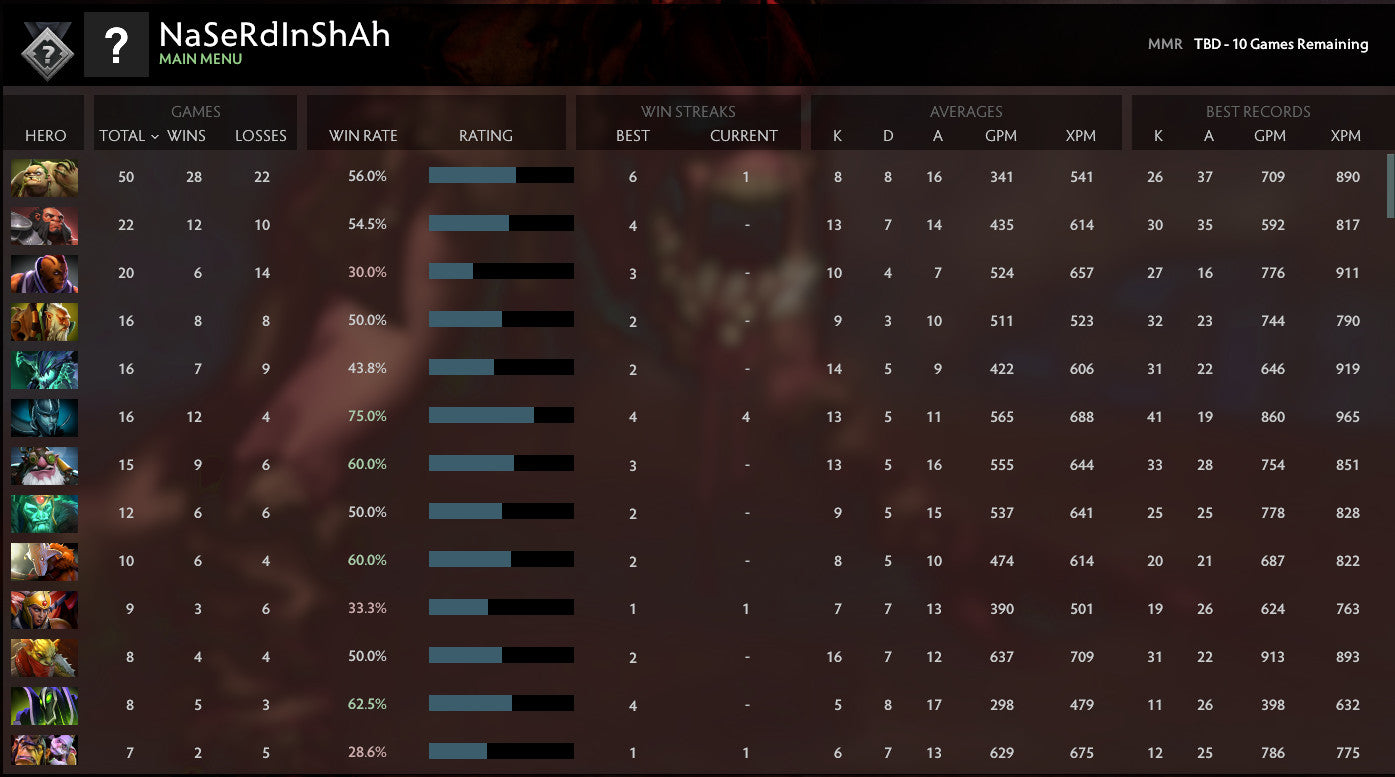Select the Anti-Mage hero portrait

tap(44, 273)
